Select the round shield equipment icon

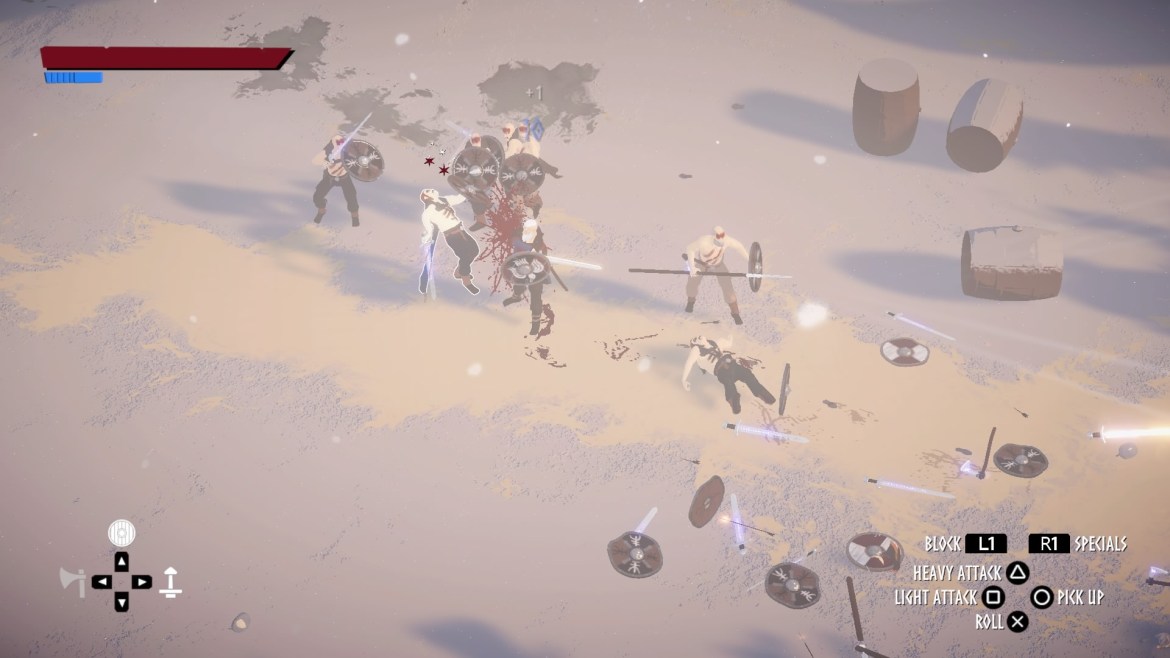click(x=121, y=532)
